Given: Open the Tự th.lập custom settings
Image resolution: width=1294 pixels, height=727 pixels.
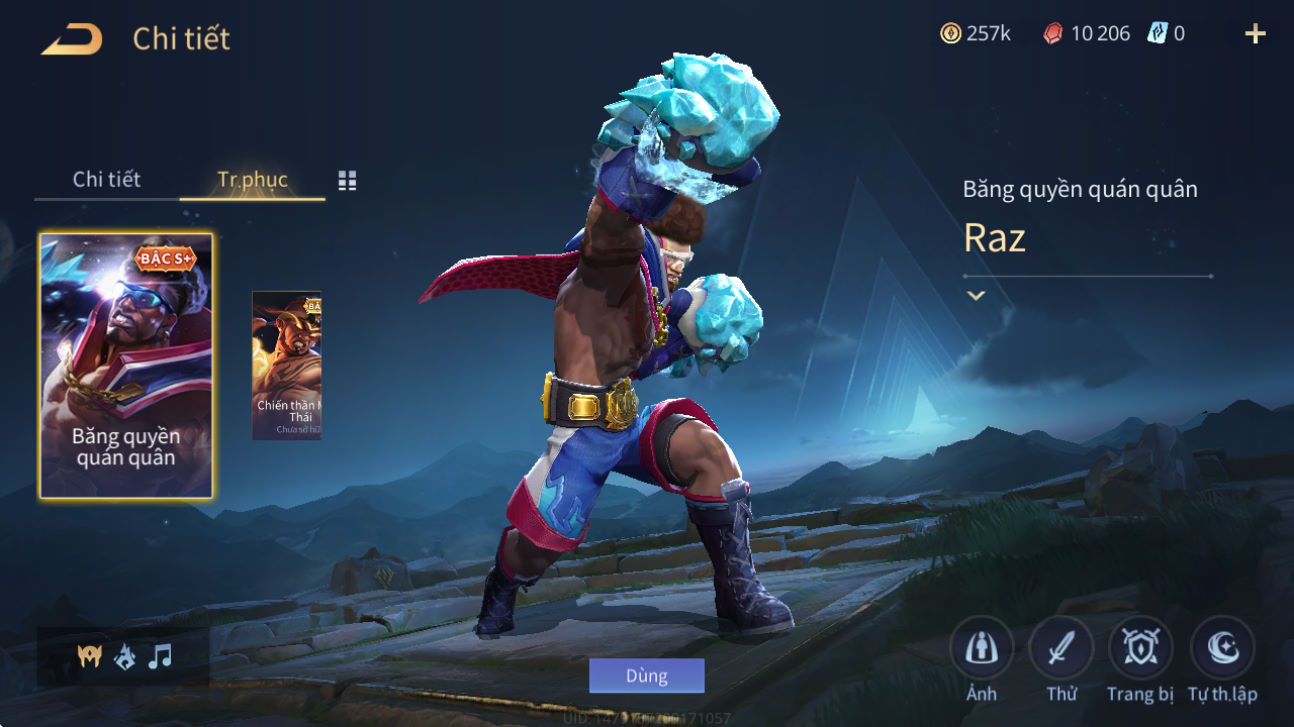Looking at the screenshot, I should pos(1222,650).
